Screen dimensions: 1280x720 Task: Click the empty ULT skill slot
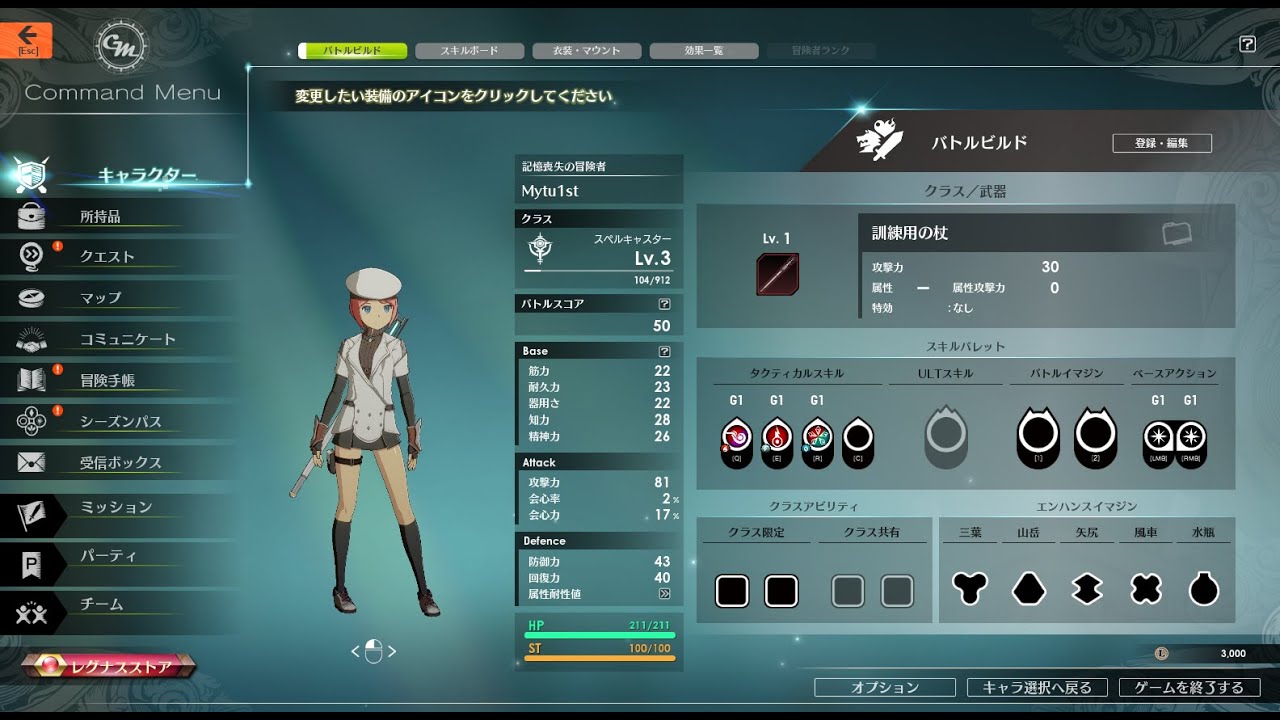pyautogui.click(x=945, y=437)
